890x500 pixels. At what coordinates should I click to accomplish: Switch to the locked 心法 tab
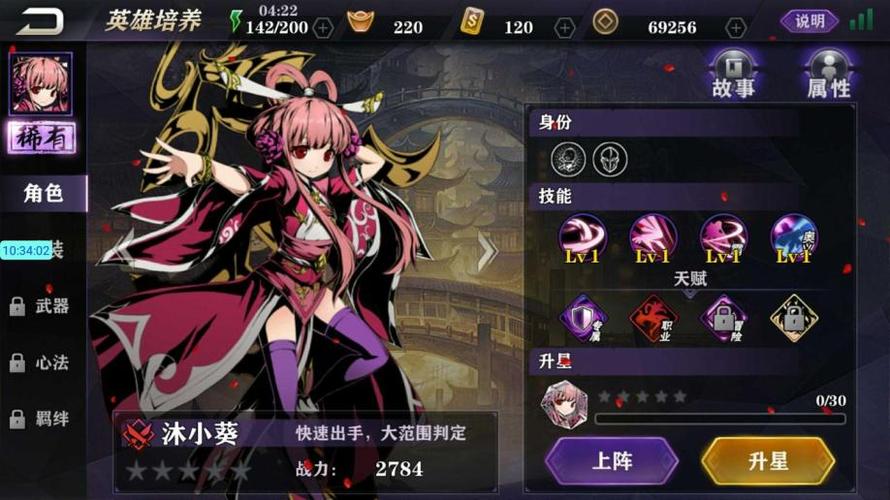[44, 362]
